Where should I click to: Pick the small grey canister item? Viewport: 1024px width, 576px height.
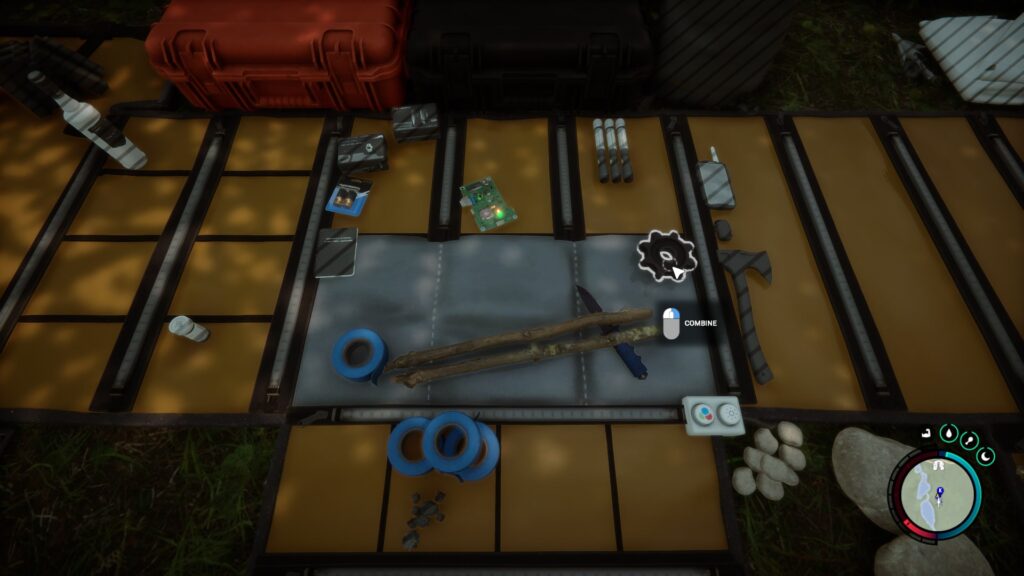tap(188, 328)
